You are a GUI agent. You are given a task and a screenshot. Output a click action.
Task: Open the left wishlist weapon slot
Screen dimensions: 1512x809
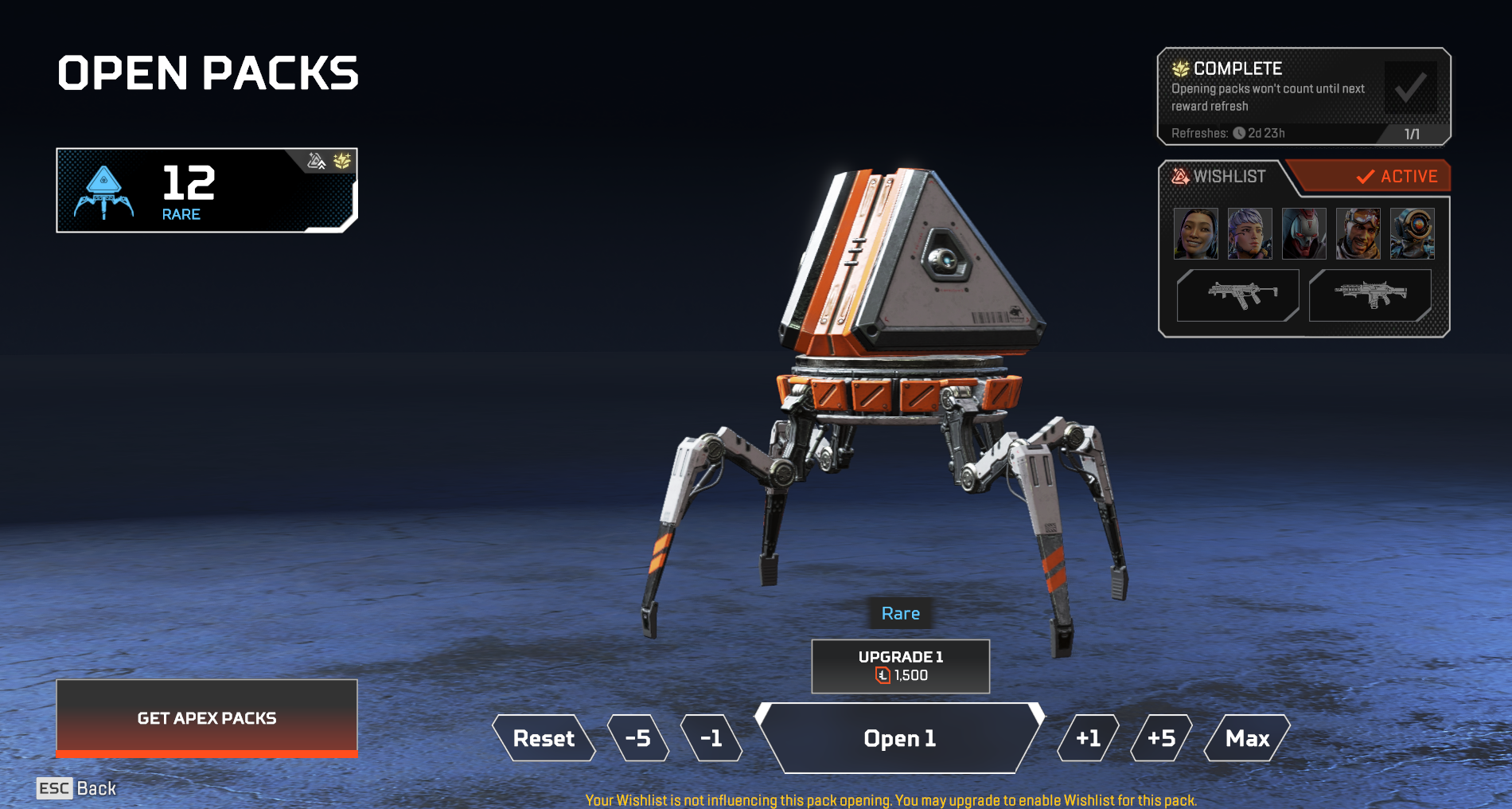tap(1237, 295)
